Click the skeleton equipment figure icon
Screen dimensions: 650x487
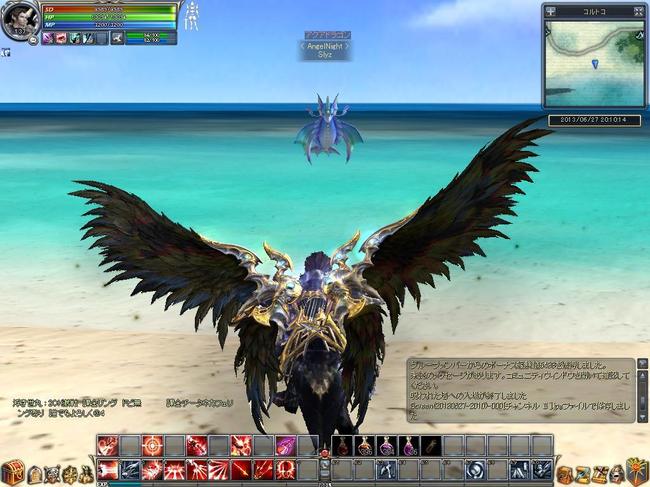tap(188, 17)
